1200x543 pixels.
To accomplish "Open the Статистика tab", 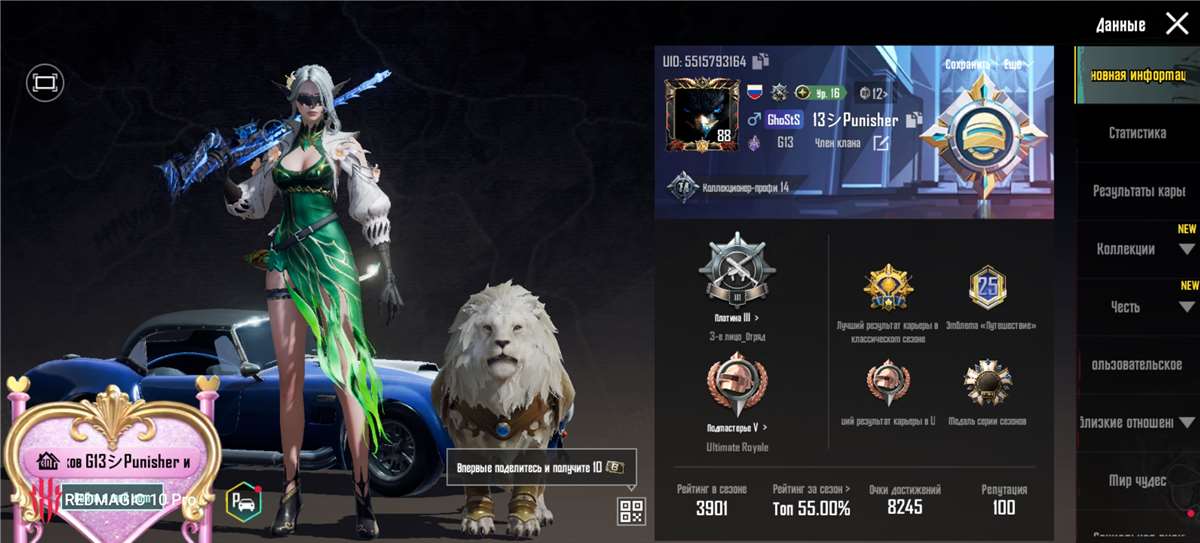I will coord(1137,133).
